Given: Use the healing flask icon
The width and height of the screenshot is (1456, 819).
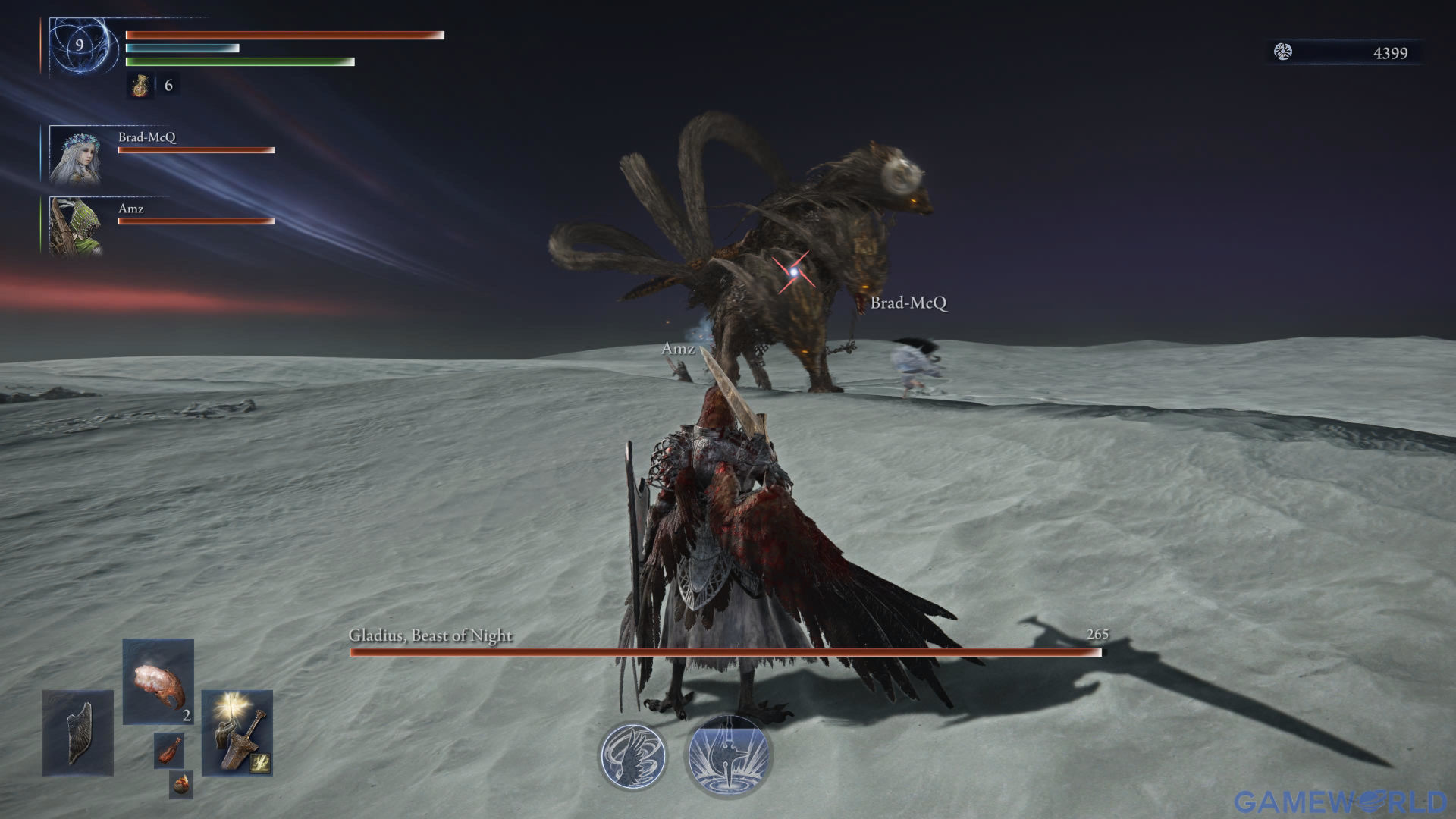Looking at the screenshot, I should pyautogui.click(x=140, y=86).
